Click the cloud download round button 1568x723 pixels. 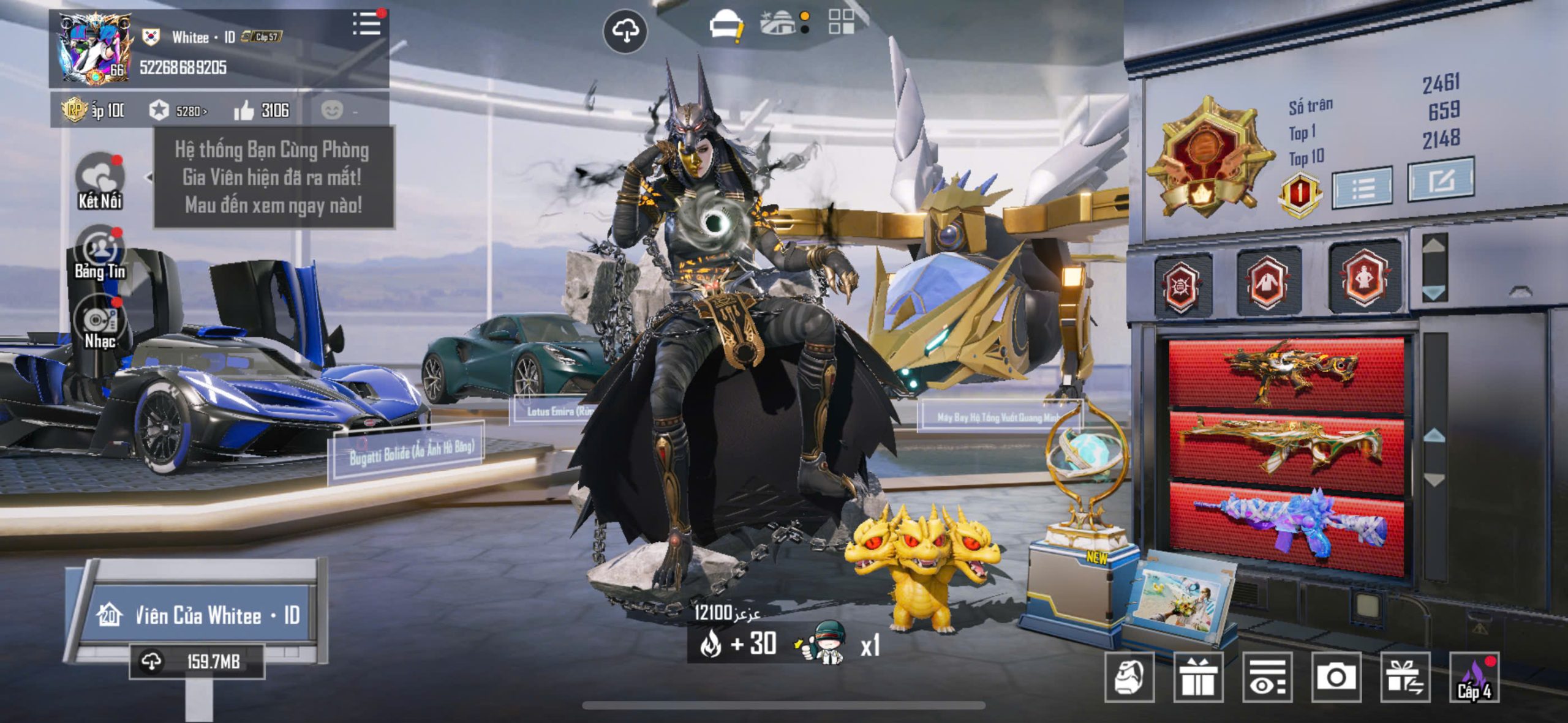tap(625, 31)
